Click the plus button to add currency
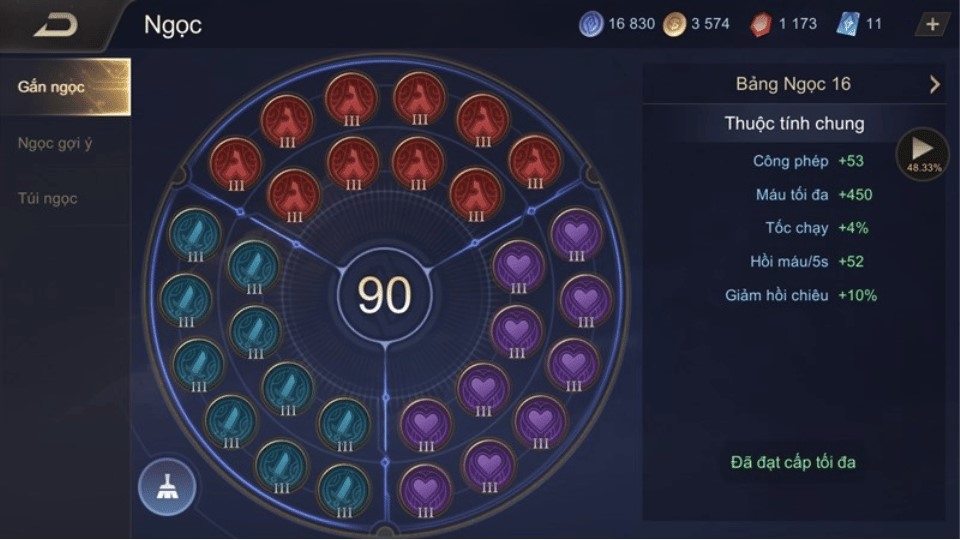Image resolution: width=960 pixels, height=540 pixels. (932, 25)
